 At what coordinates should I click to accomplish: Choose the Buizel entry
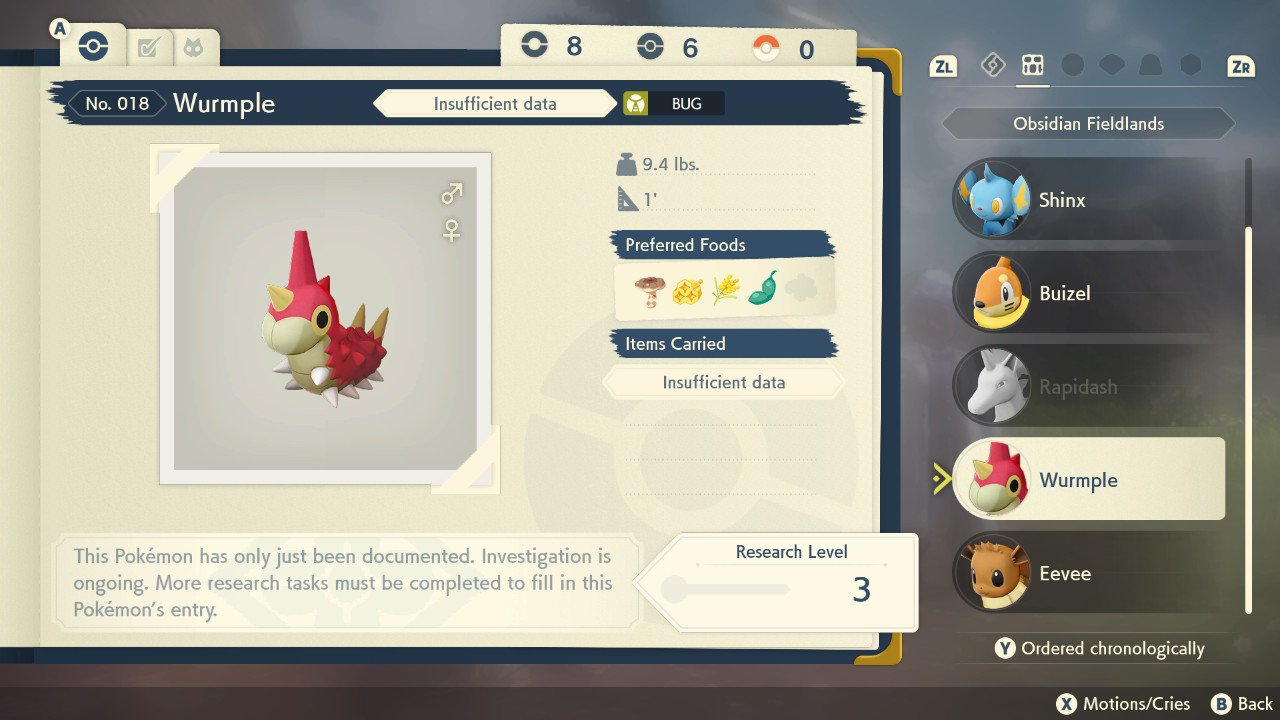(x=1090, y=293)
